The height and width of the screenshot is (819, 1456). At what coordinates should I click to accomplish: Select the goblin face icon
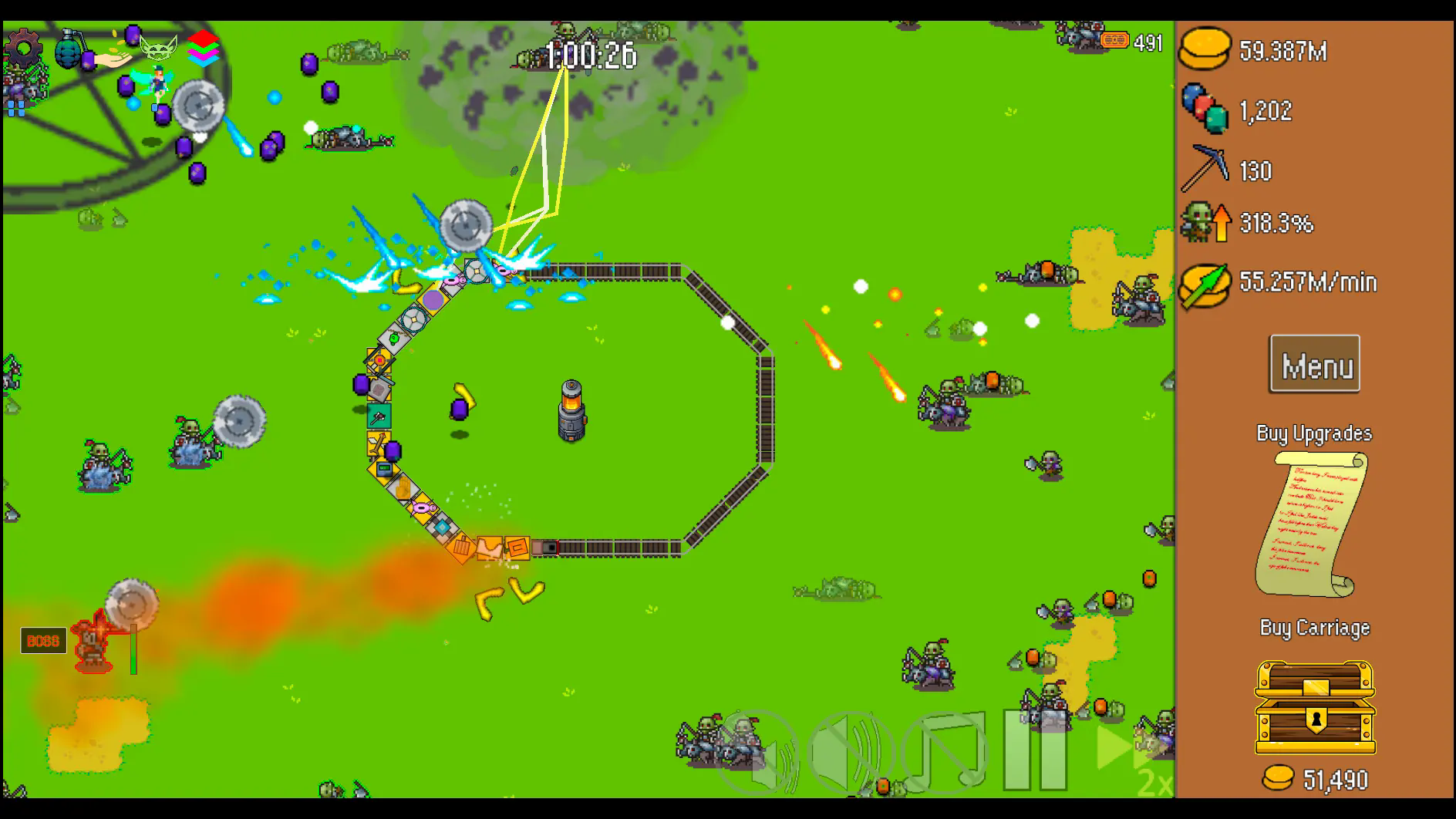[x=159, y=48]
